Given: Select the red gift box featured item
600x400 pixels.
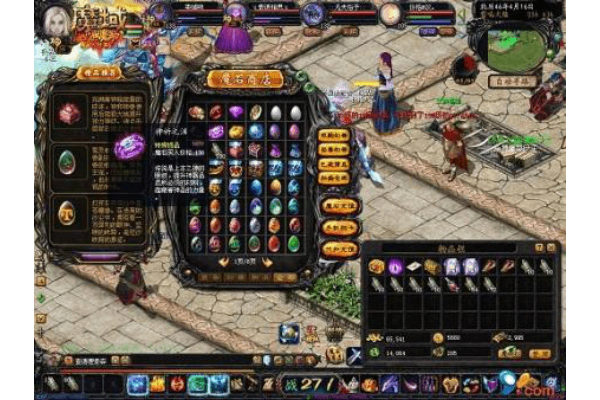Looking at the screenshot, I should 68,113.
